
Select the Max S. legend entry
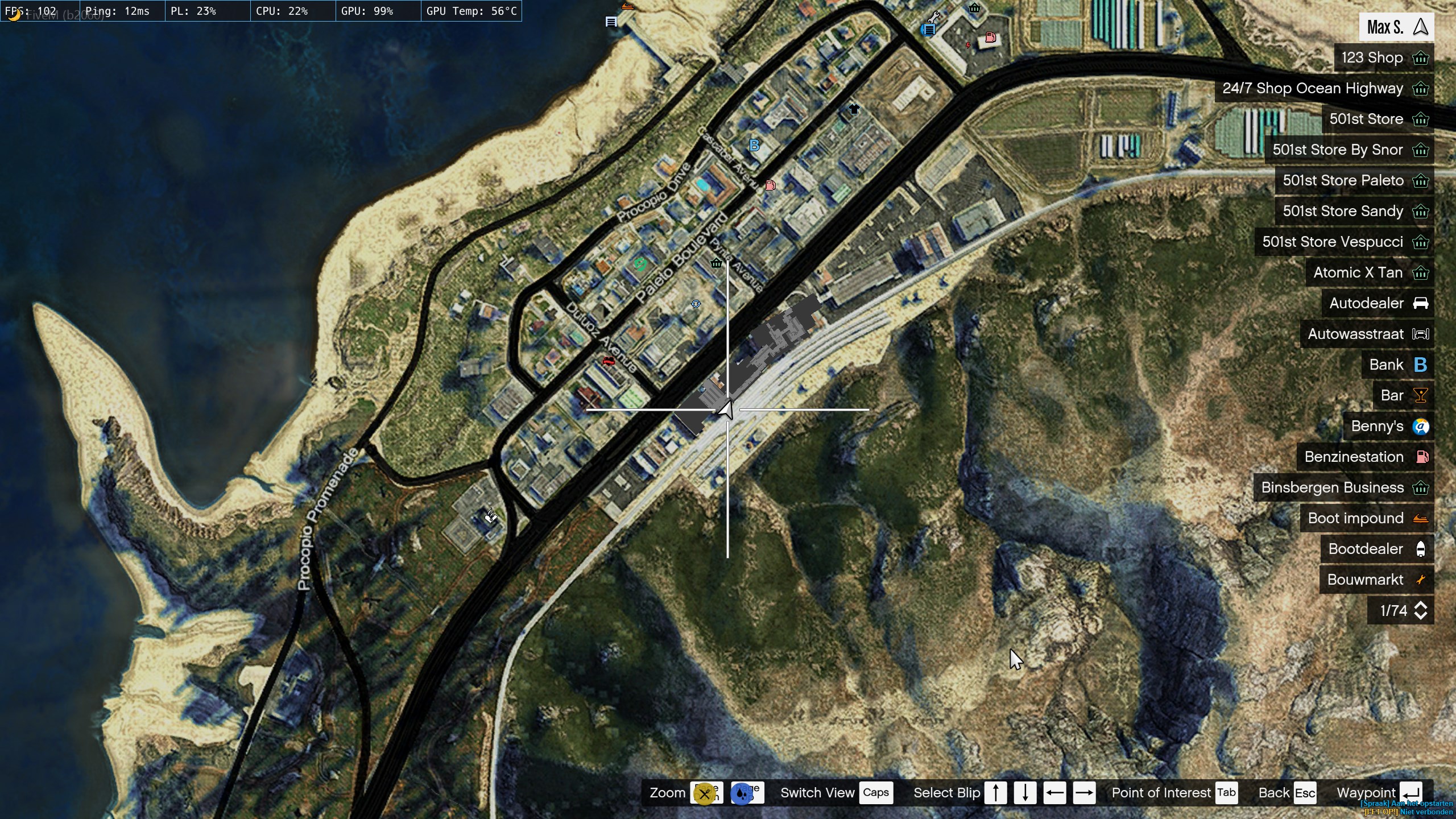point(1396,27)
